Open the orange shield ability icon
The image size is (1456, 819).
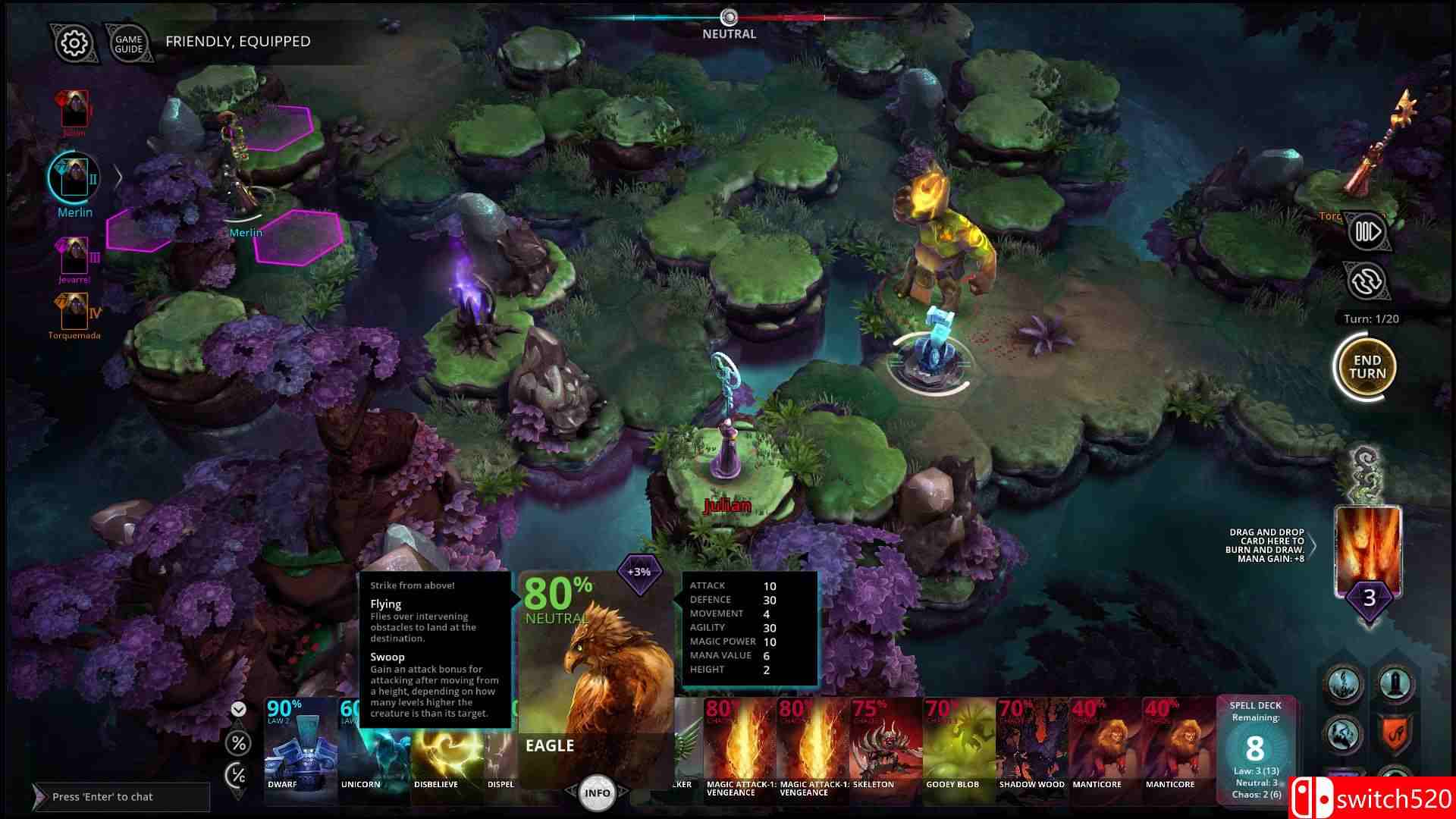(x=1394, y=732)
